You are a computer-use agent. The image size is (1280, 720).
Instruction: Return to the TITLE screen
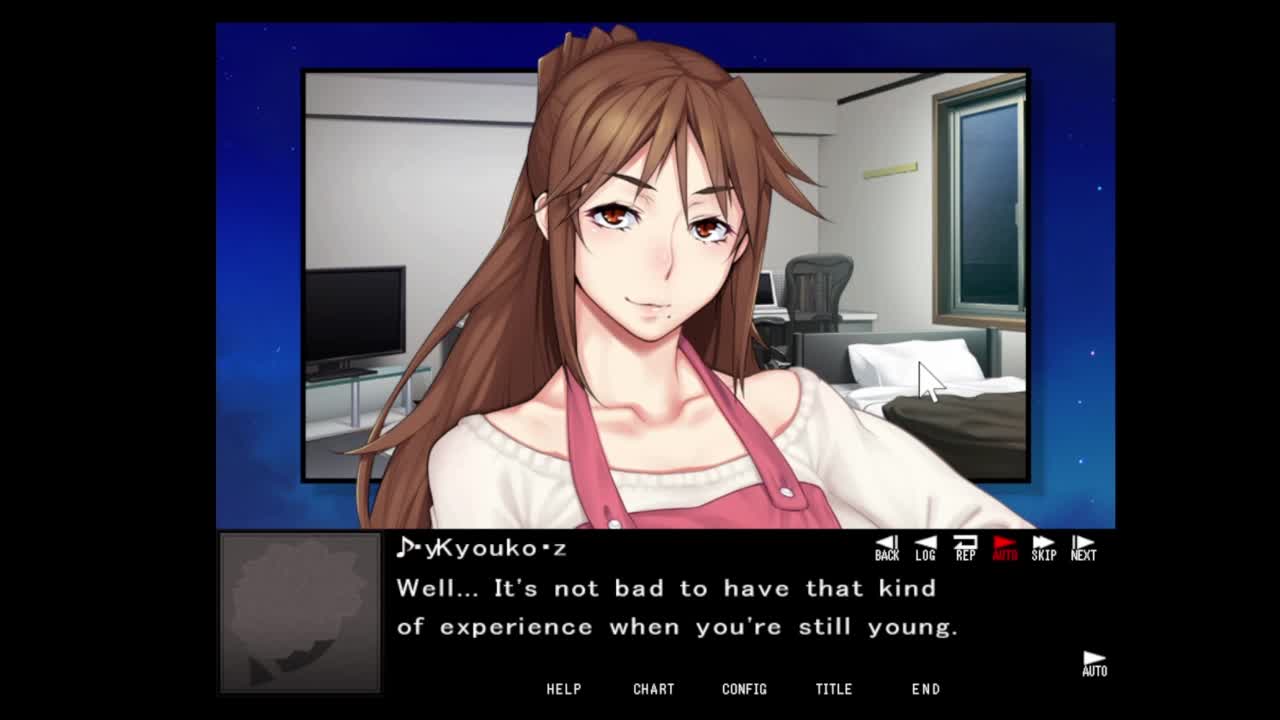click(x=834, y=689)
